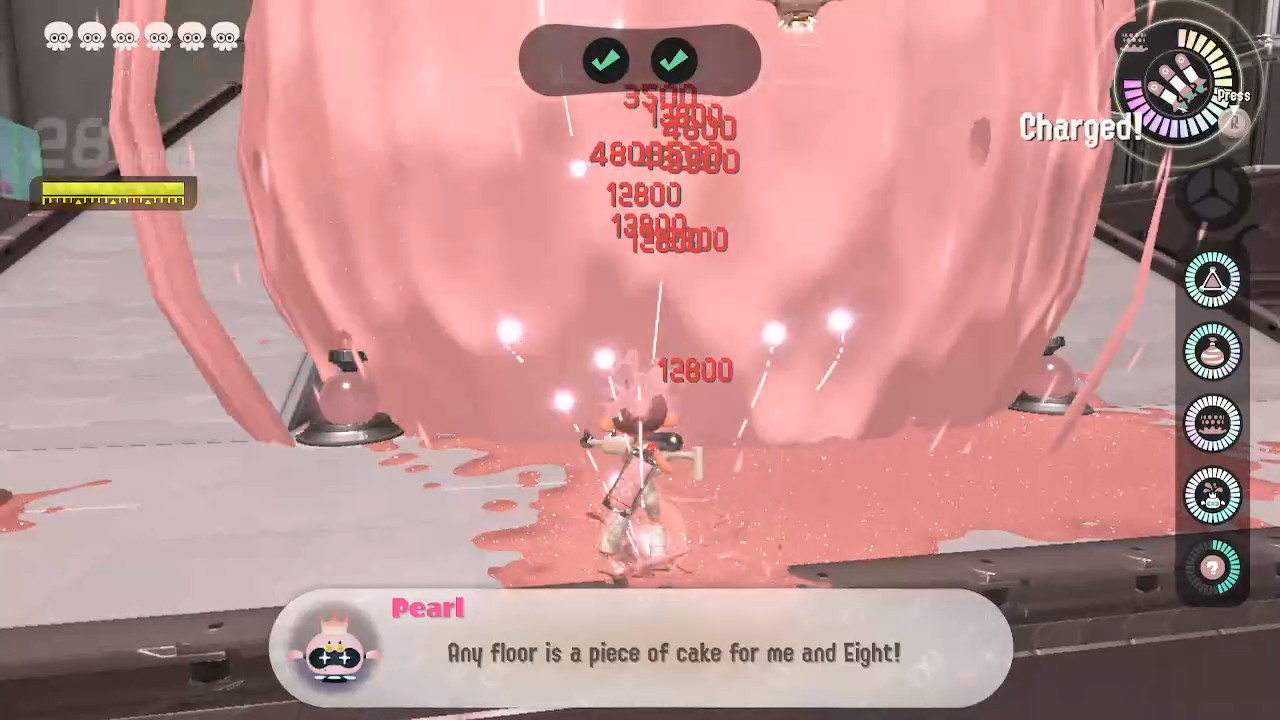1280x720 pixels.
Task: Select the Splat Bomb sub weapon icon
Action: coord(1213,281)
